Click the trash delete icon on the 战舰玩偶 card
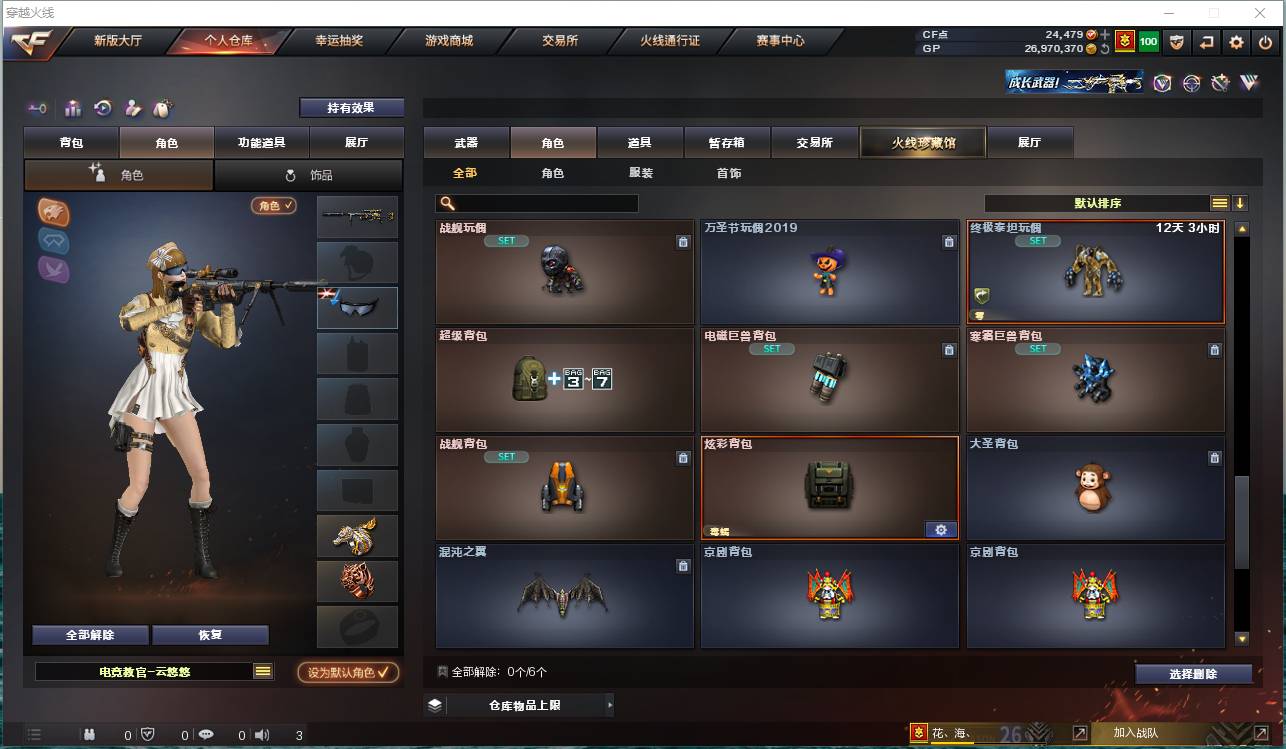Image resolution: width=1286 pixels, height=749 pixels. click(683, 241)
